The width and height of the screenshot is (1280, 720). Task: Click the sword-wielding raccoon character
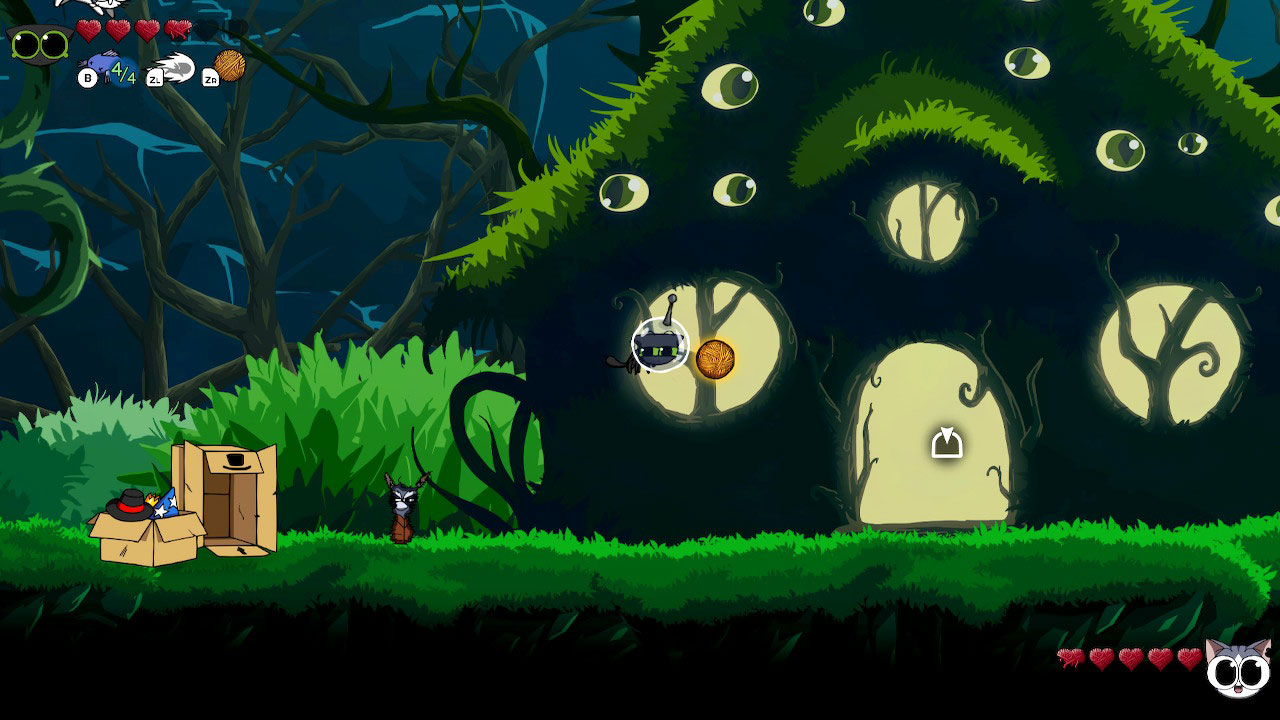pos(403,505)
